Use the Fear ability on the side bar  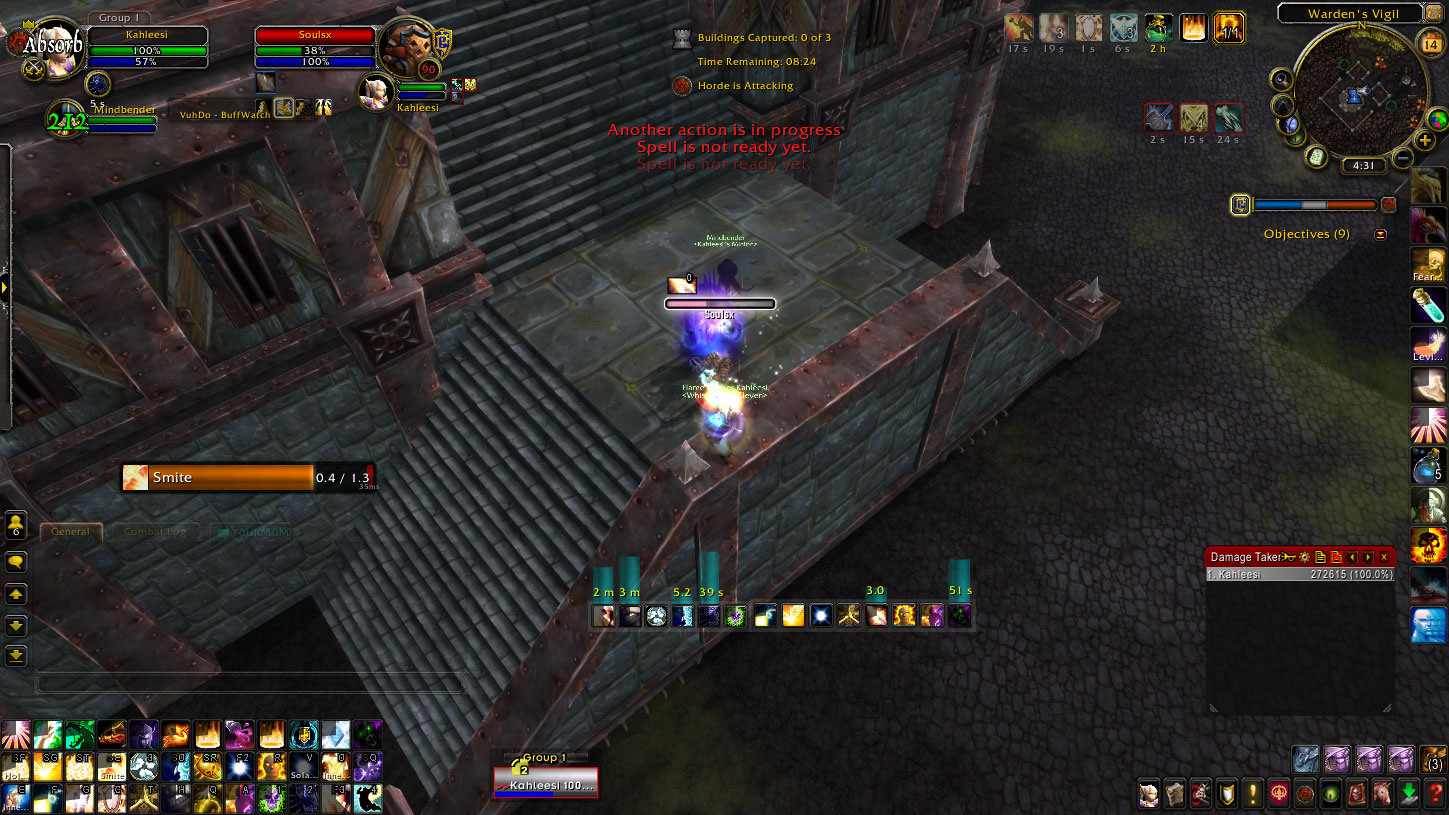[1428, 265]
